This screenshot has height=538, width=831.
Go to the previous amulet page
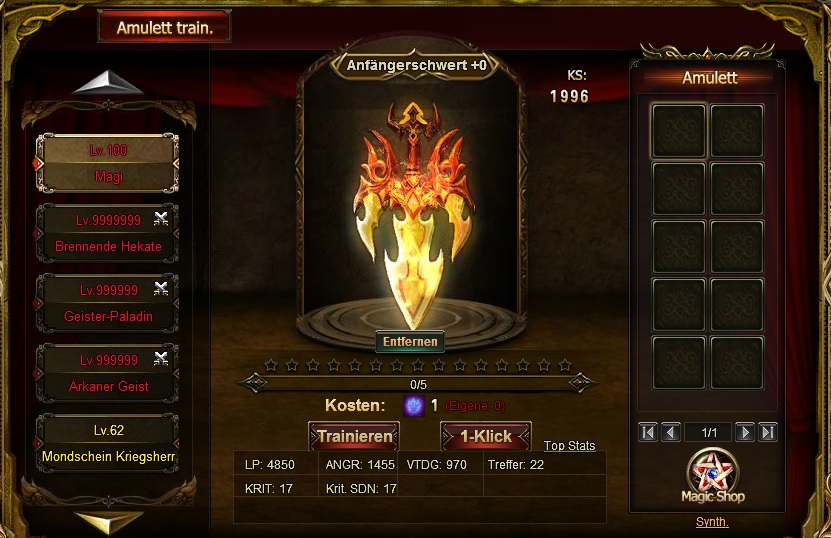coord(671,432)
